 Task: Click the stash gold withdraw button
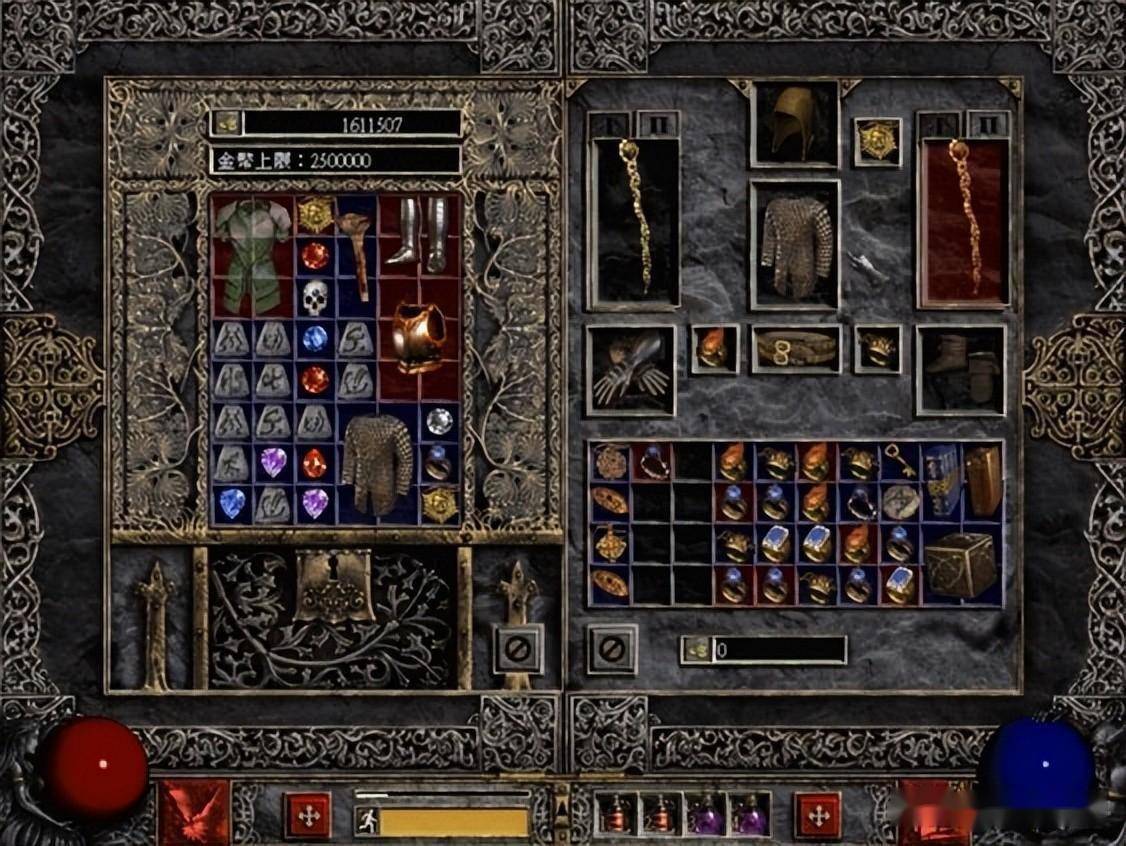click(x=227, y=123)
